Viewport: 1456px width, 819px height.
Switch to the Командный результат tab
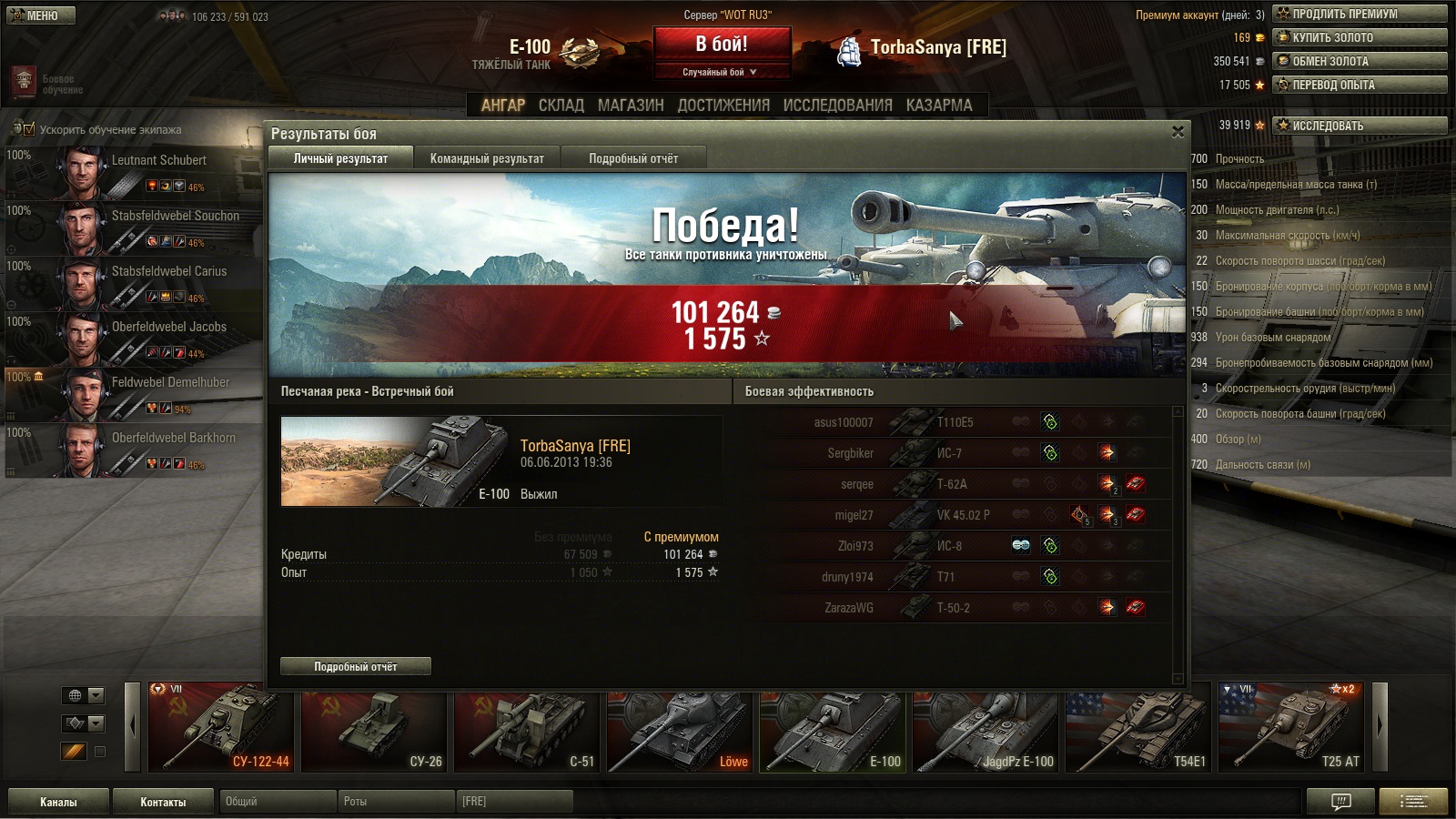coord(487,158)
